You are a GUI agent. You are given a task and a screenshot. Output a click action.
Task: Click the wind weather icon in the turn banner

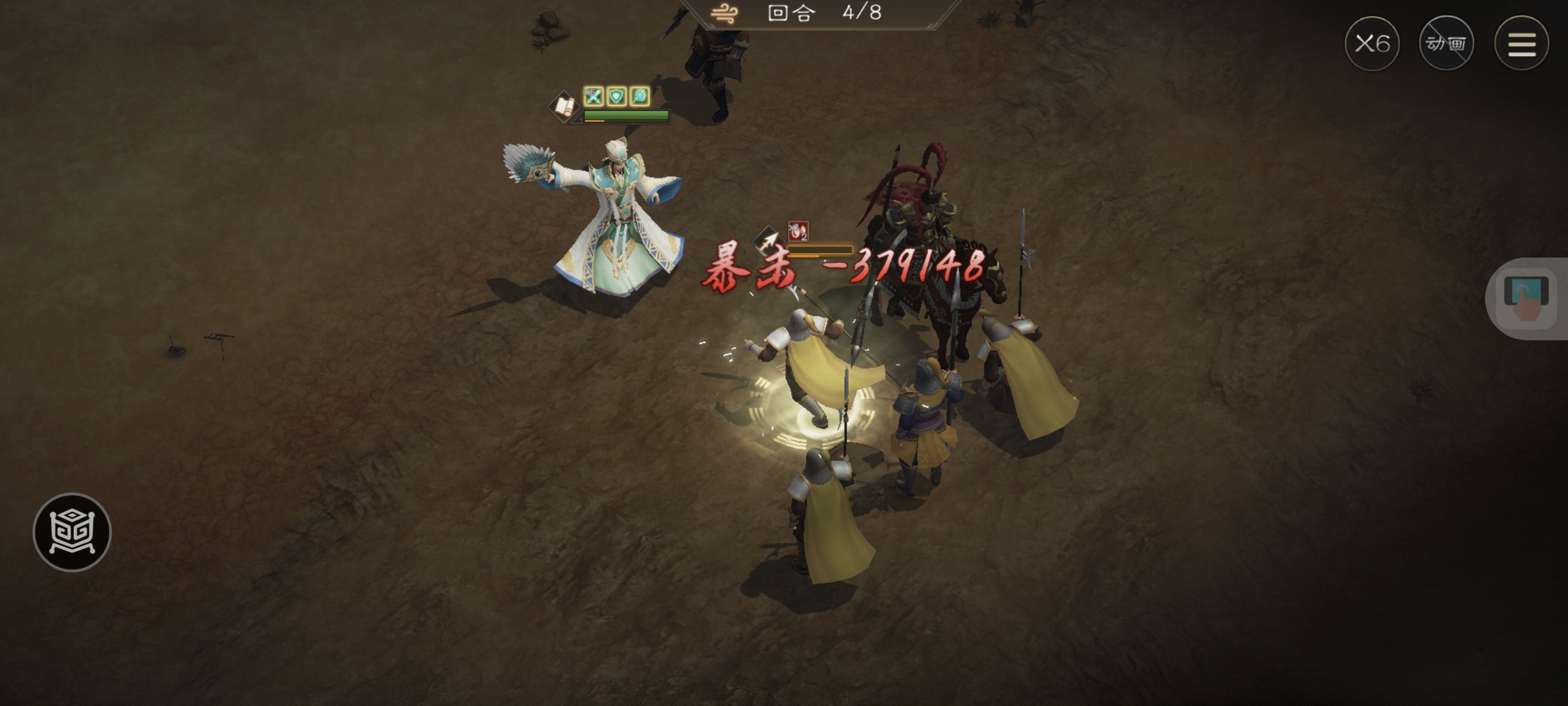tap(725, 14)
